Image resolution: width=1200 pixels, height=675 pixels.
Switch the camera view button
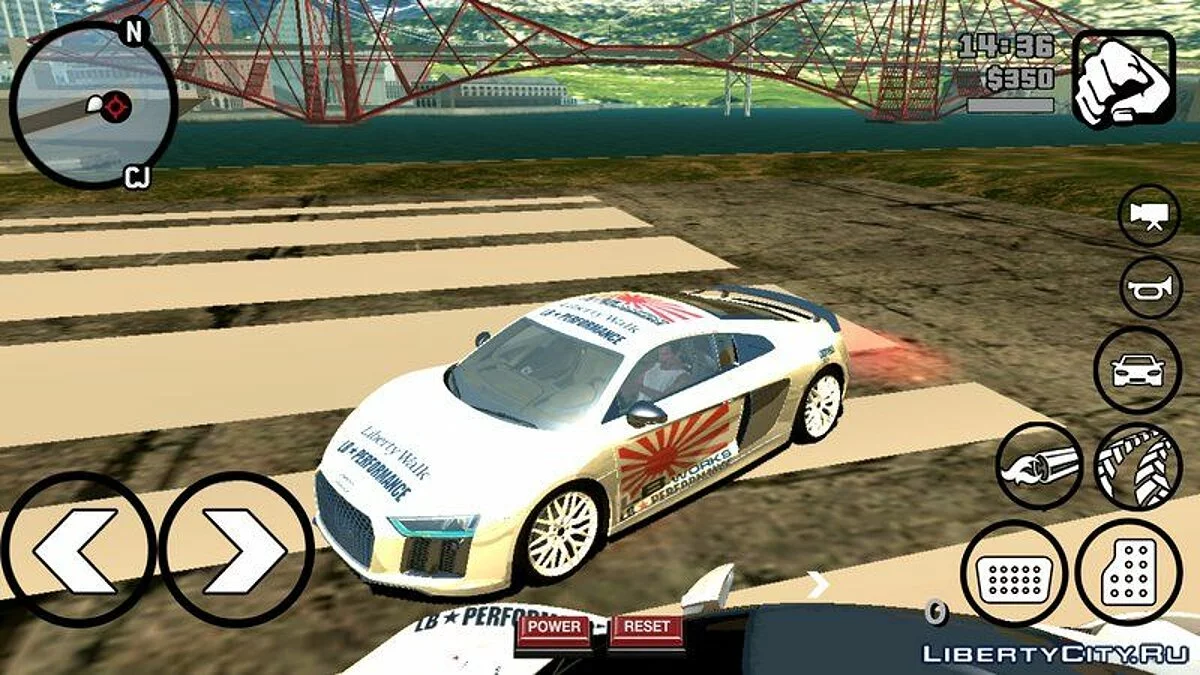point(1149,215)
